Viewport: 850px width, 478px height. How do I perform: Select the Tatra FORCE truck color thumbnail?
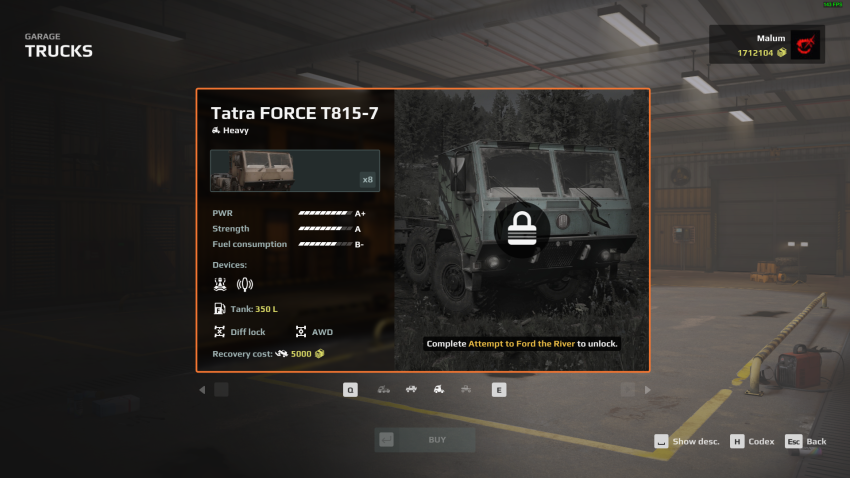[x=295, y=171]
